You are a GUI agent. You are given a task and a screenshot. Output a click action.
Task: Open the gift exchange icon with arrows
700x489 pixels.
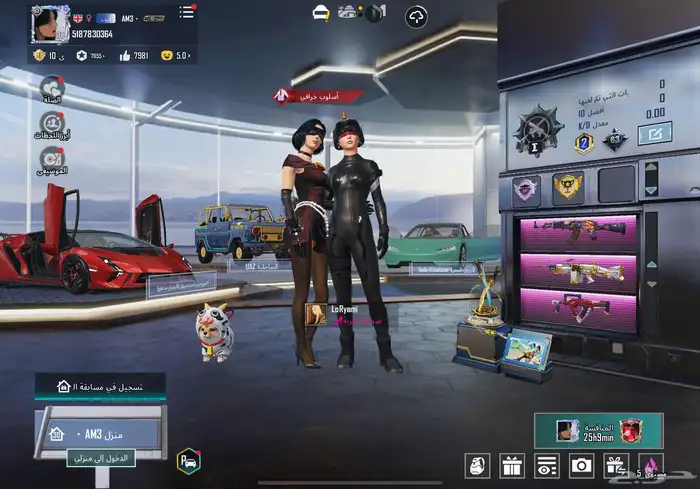click(x=615, y=465)
